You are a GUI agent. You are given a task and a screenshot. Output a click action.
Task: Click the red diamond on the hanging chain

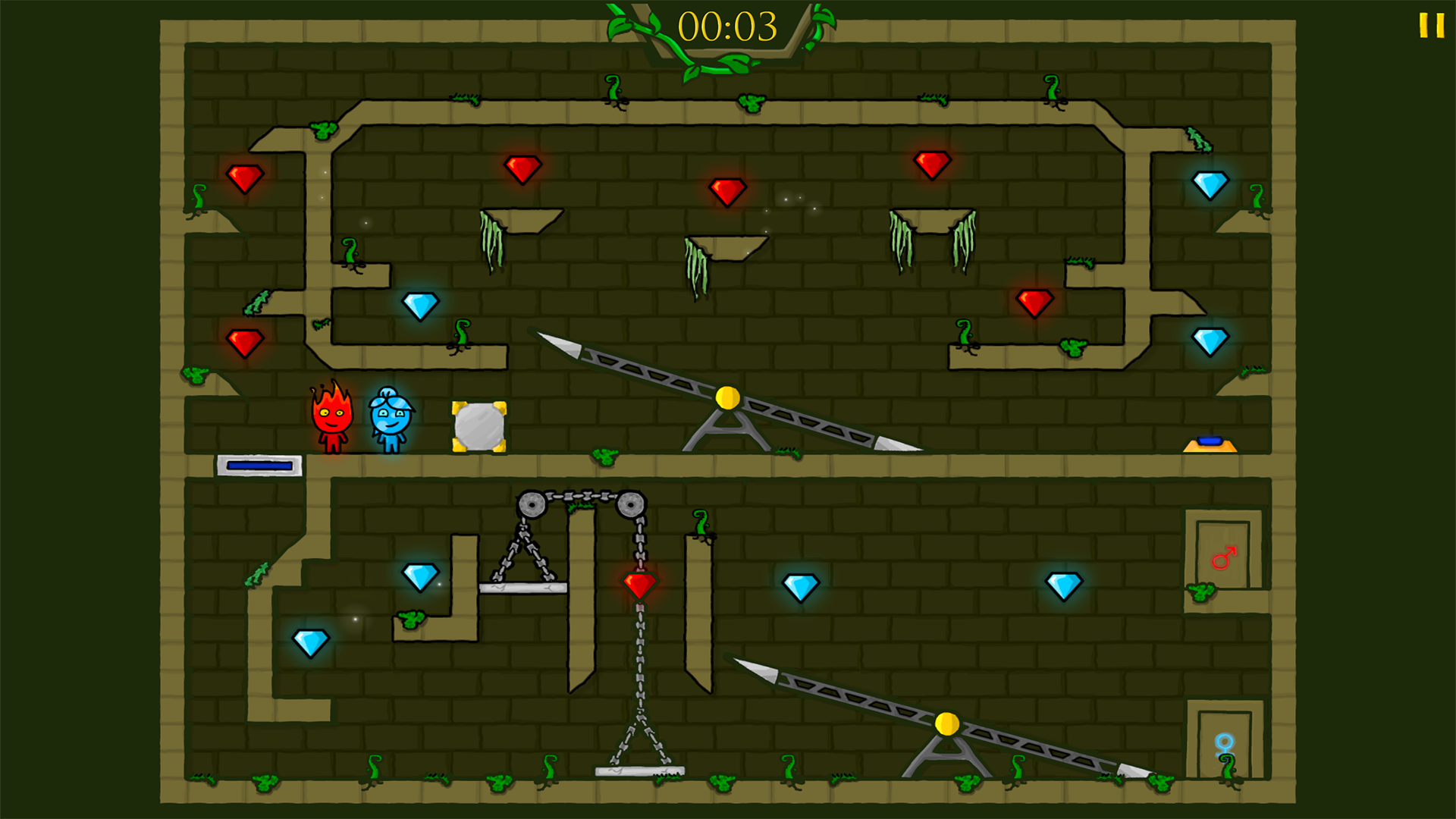coord(639,584)
